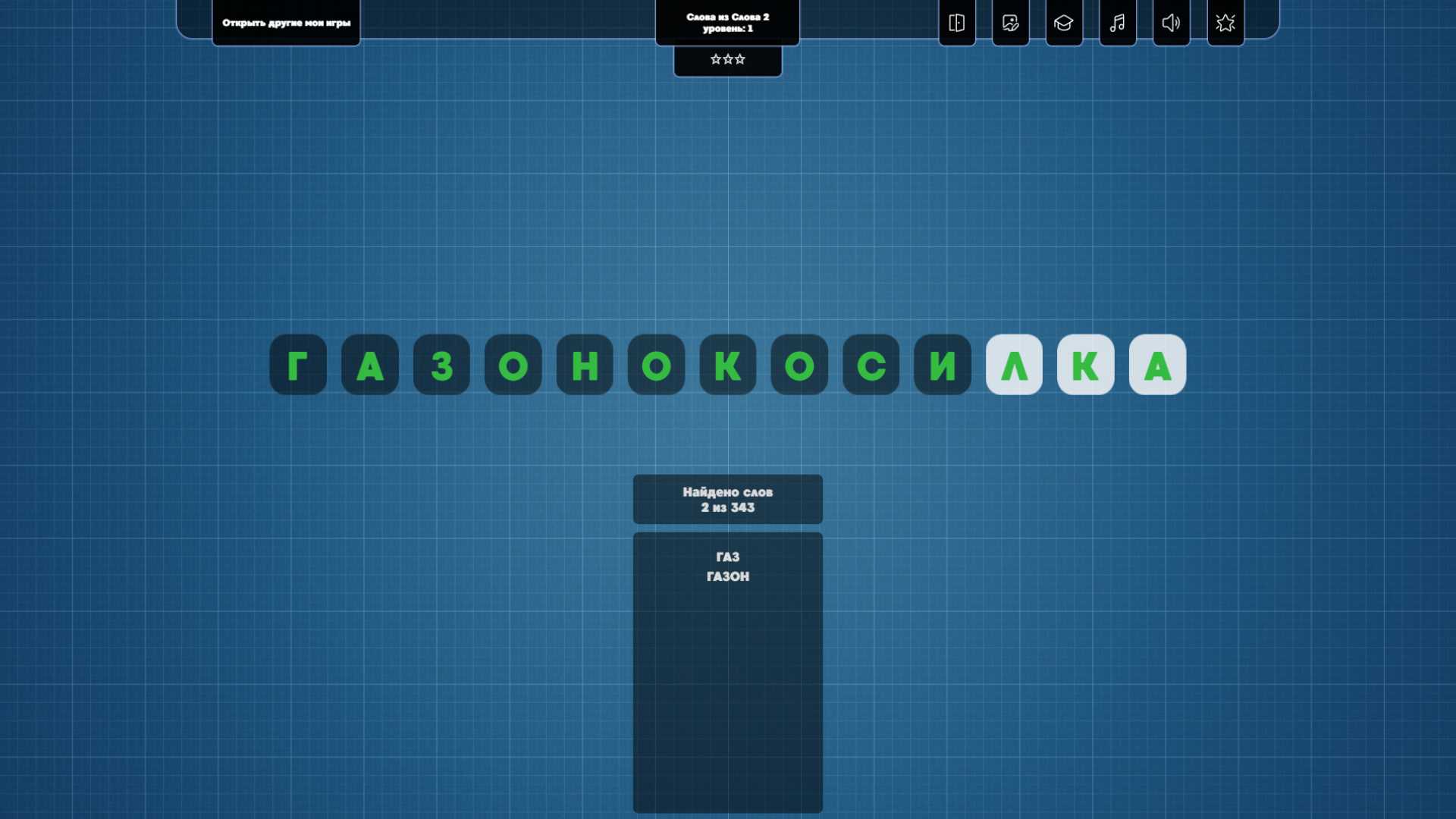Click the three-star rating display

coord(727,58)
